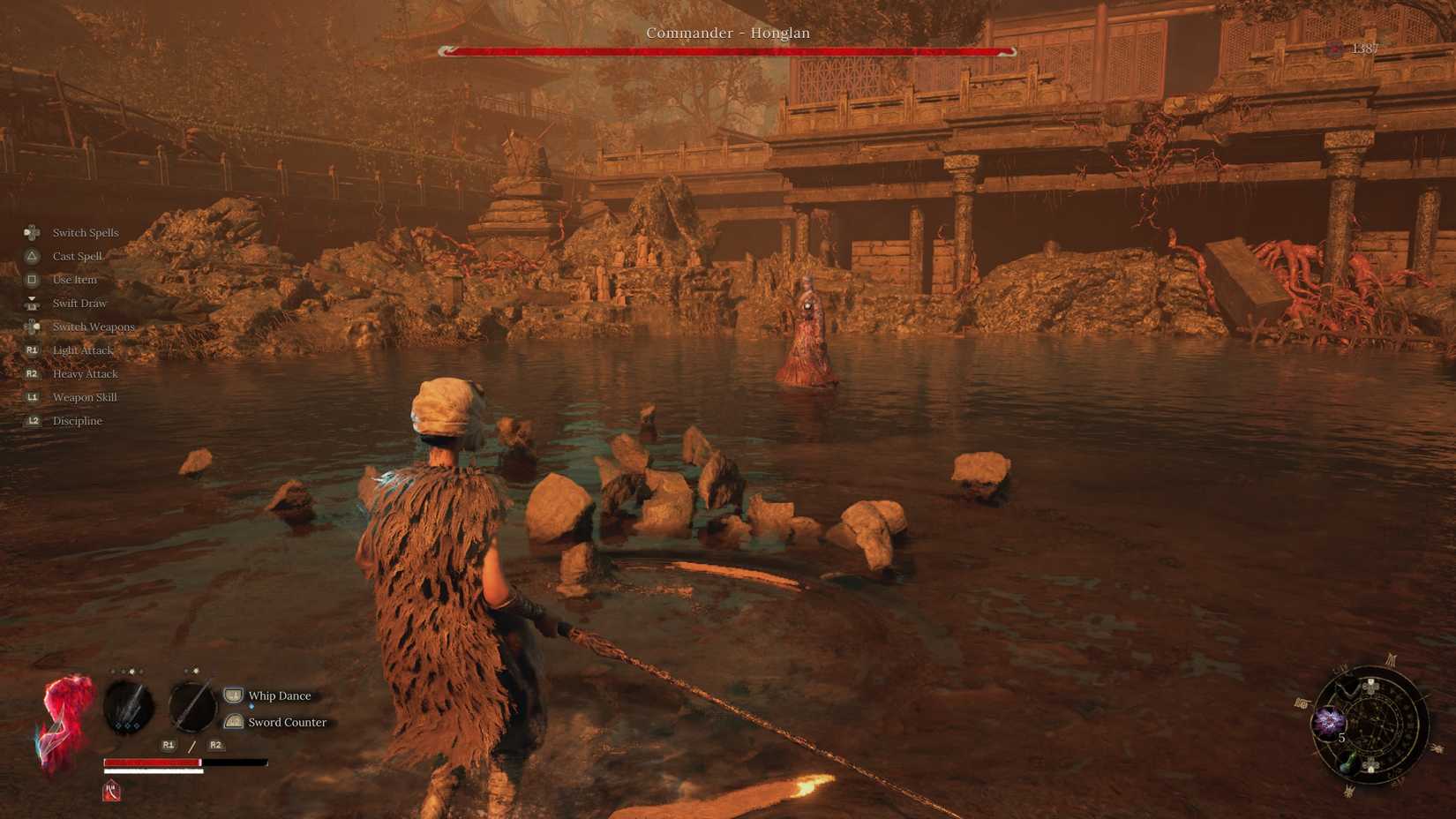
Task: Click the R1 Light Attack prompt
Action: (32, 349)
